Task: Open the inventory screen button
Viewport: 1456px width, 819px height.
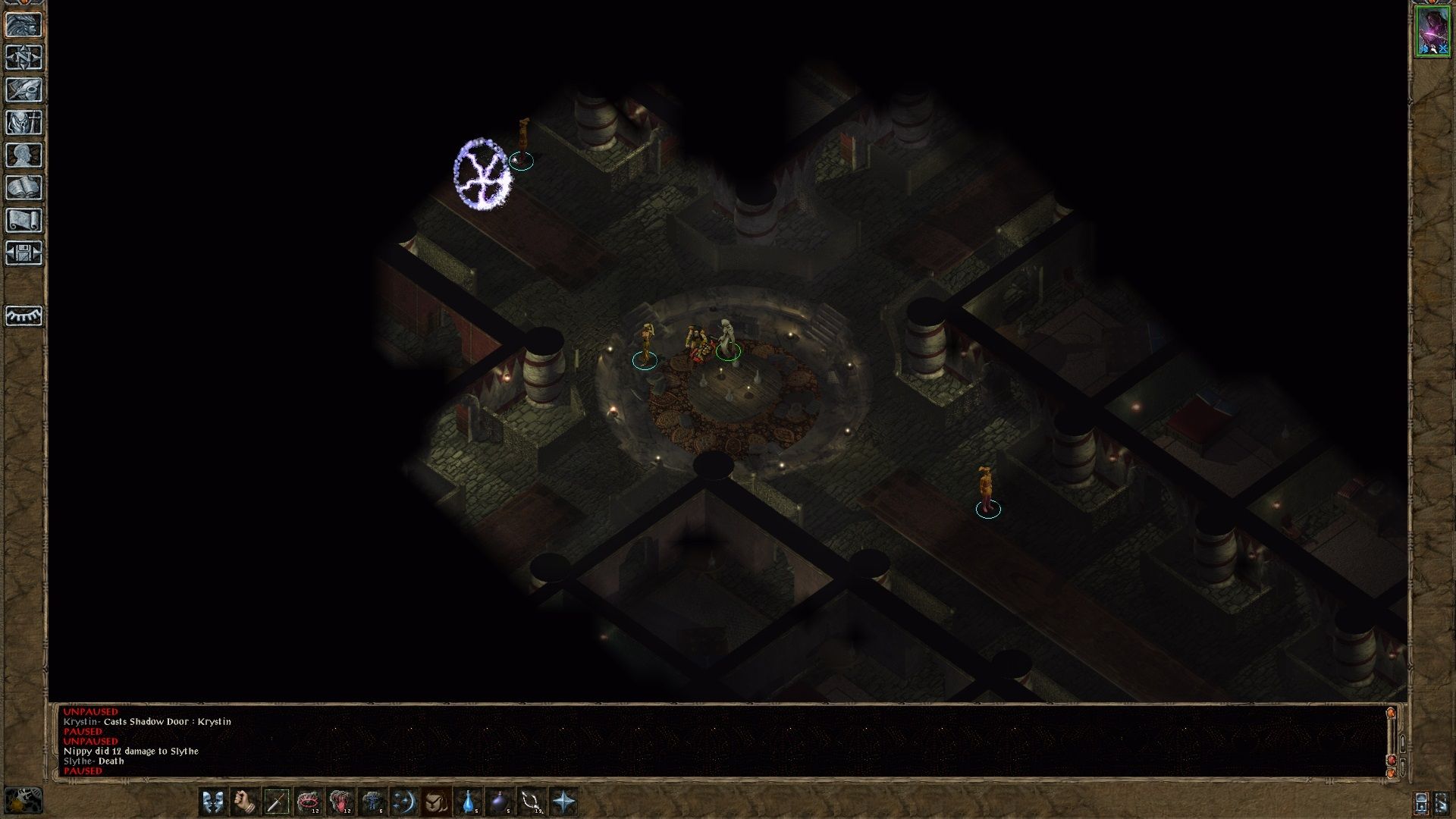Action: (24, 122)
